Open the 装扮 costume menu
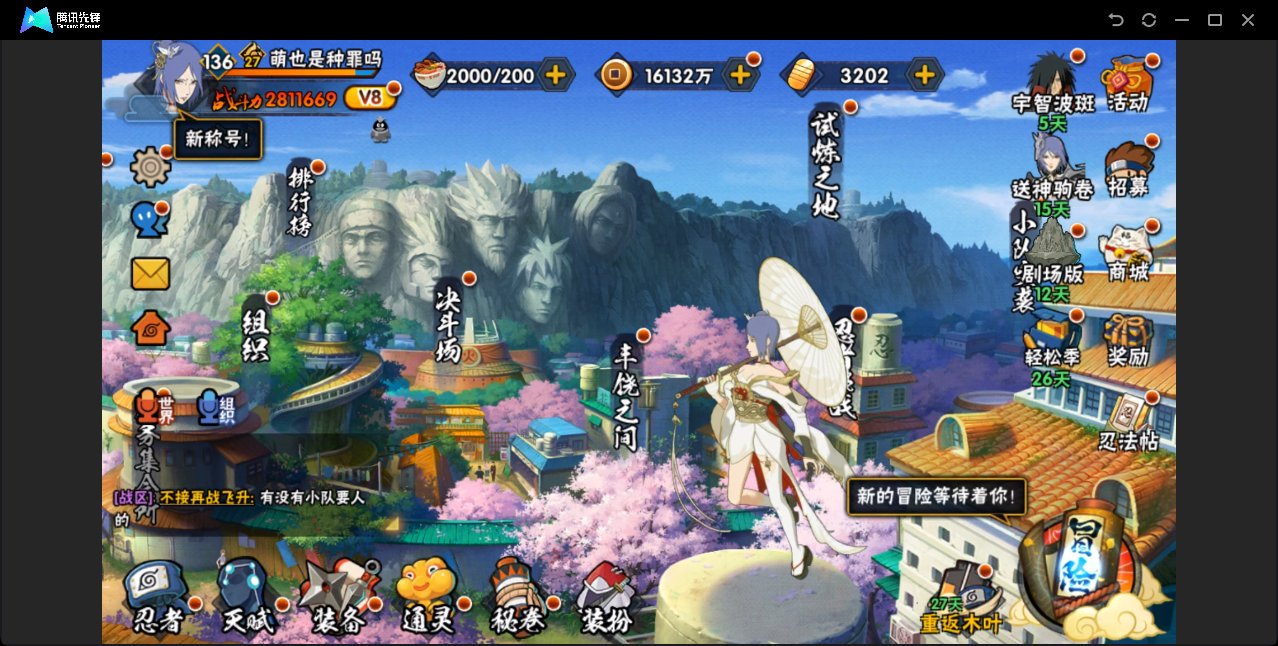This screenshot has height=646, width=1278. [606, 598]
